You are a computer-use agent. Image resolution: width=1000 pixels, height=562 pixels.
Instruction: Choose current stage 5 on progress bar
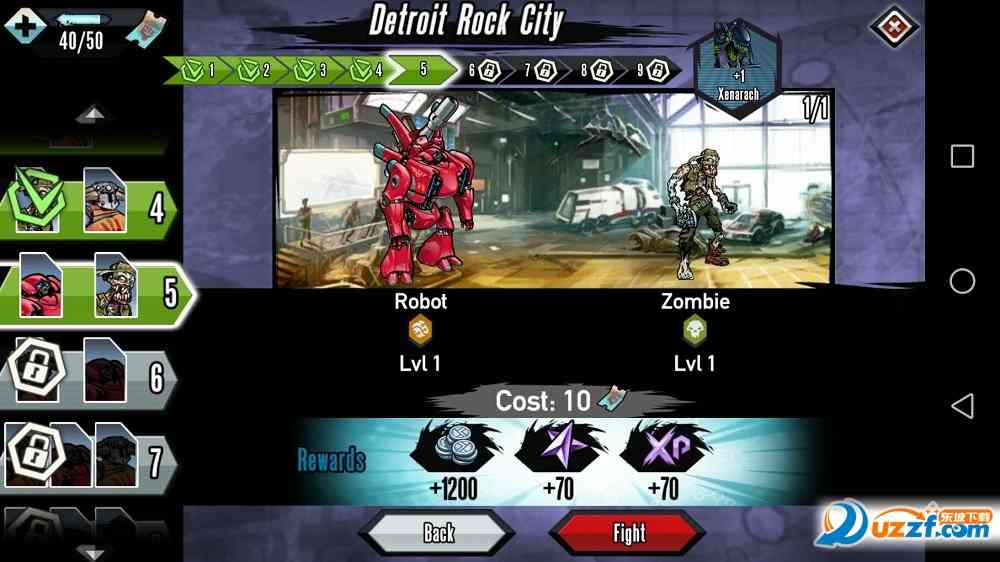click(x=423, y=70)
